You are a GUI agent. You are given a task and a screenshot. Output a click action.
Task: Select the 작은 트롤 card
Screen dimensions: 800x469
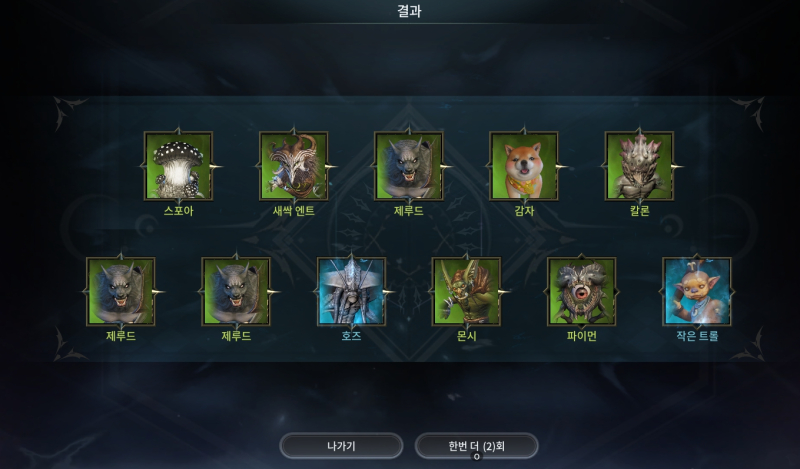(x=697, y=291)
